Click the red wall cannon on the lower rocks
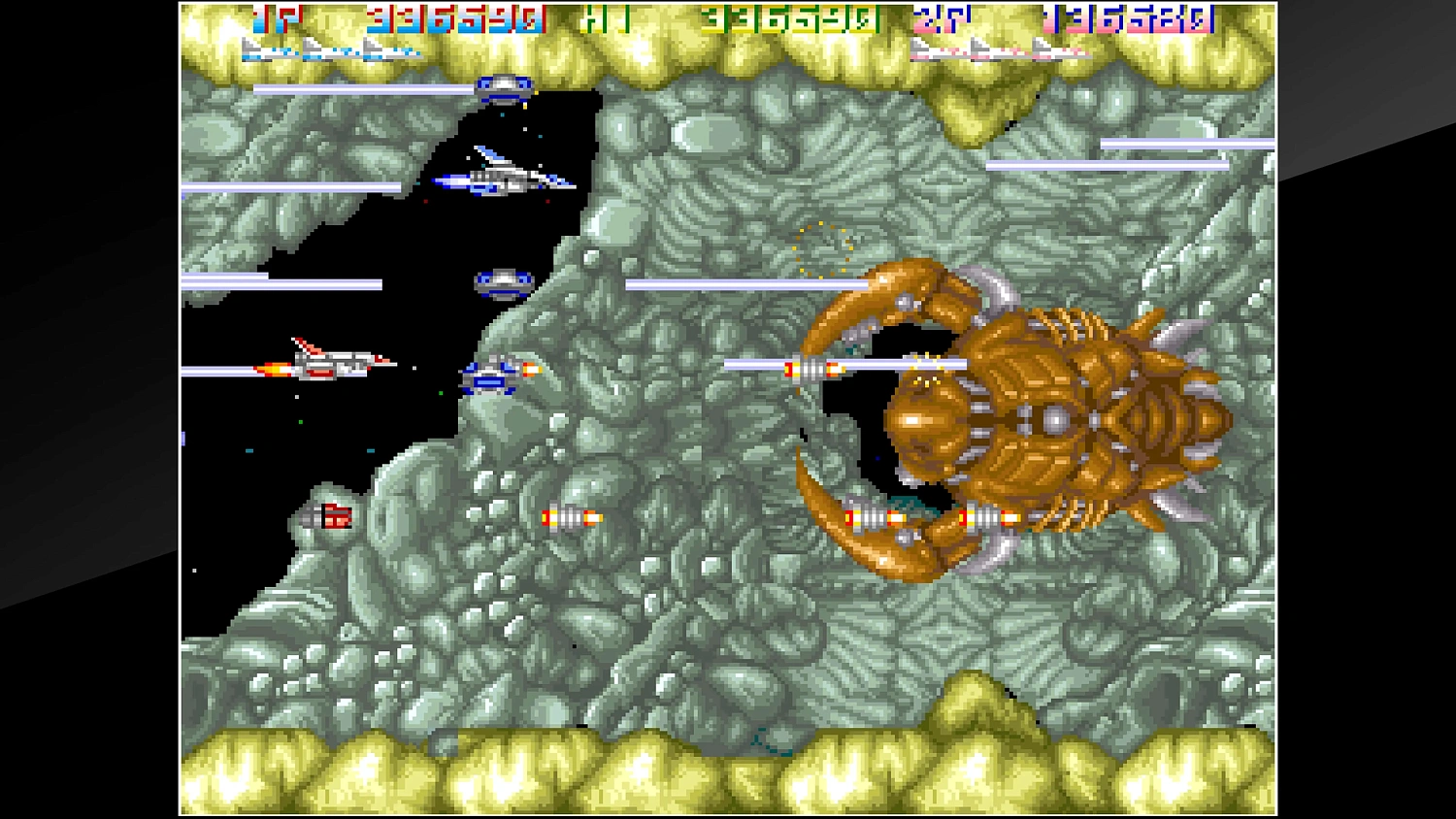The height and width of the screenshot is (819, 1456). tap(332, 518)
